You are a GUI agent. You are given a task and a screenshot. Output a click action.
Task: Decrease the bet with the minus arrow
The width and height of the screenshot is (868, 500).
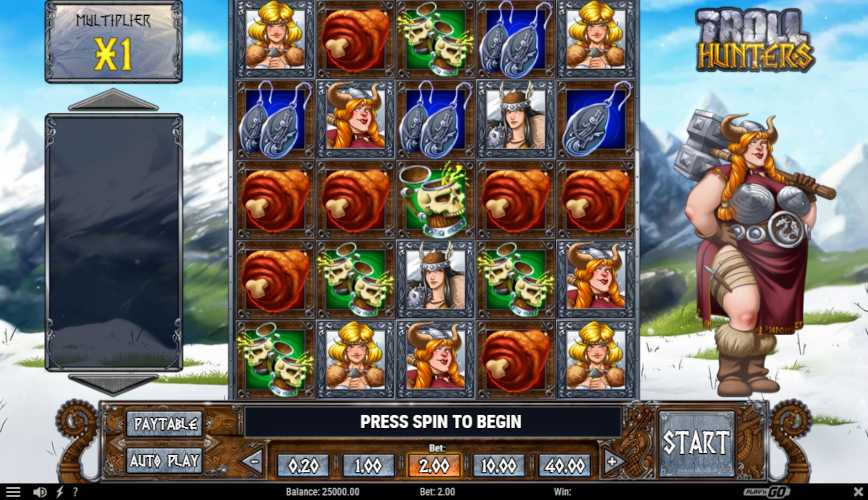(x=253, y=462)
